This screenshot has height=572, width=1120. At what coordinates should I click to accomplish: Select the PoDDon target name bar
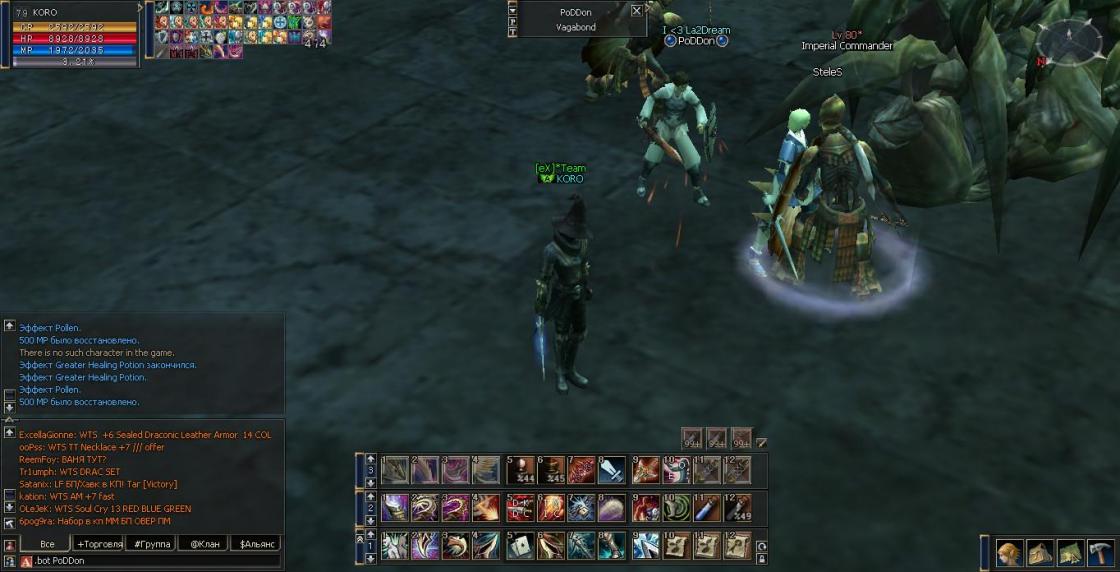pos(576,11)
